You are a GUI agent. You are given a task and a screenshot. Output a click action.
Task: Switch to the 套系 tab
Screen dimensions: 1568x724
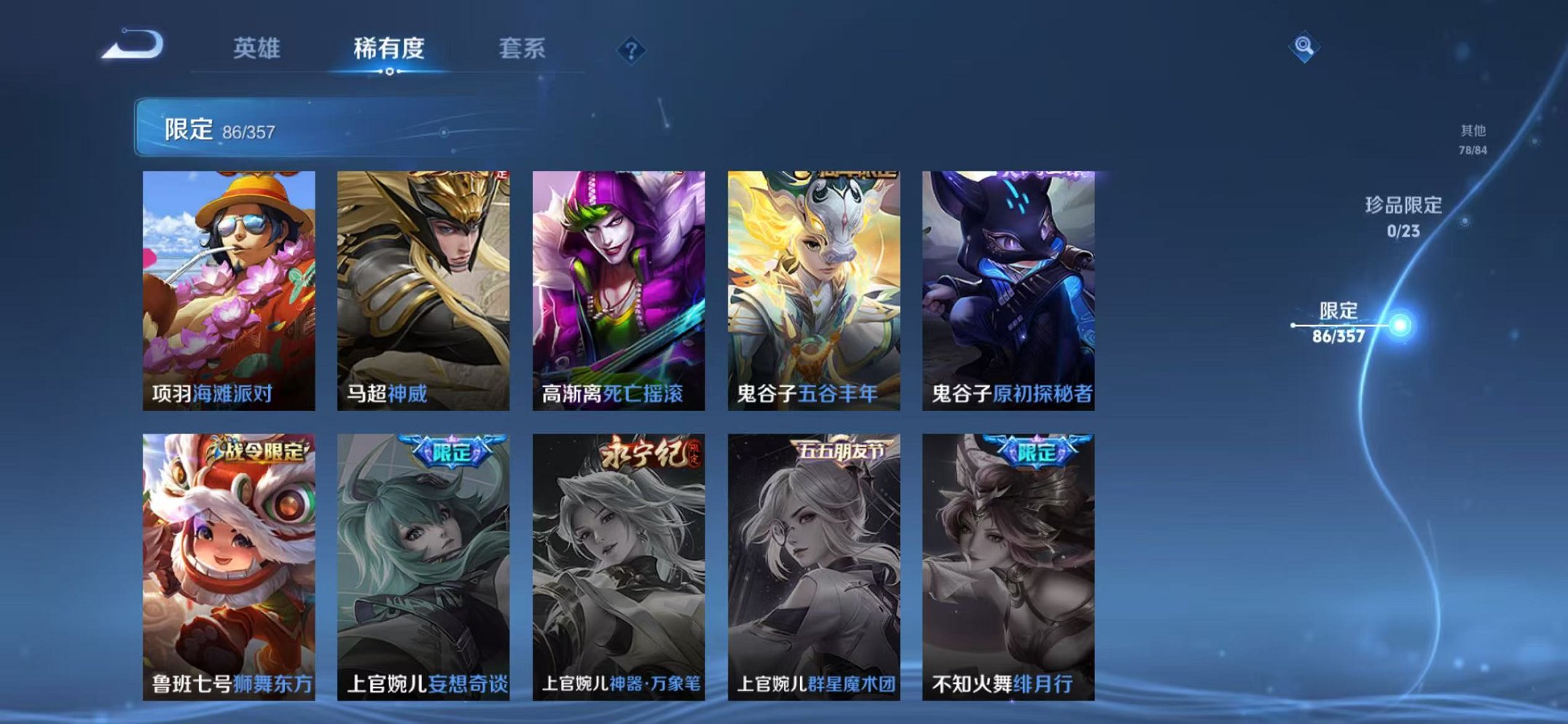(523, 47)
